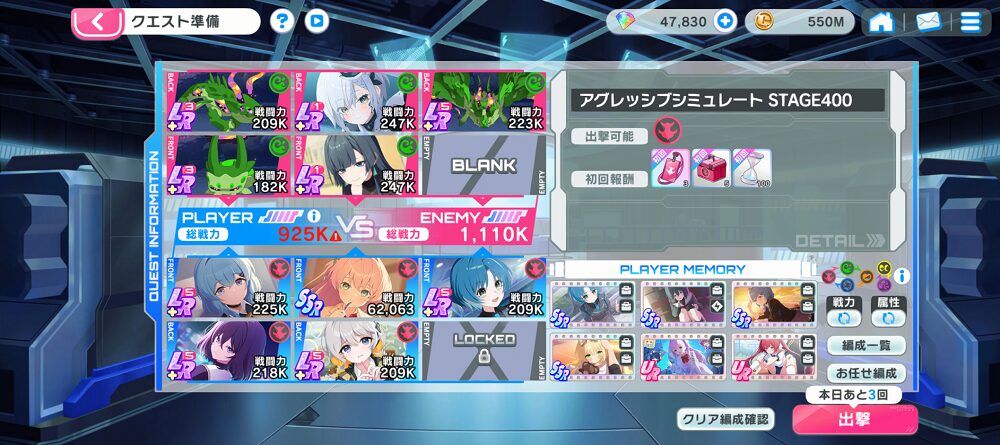Open the attribute chart info icon
Screen dimensions: 1000x445
(902, 275)
